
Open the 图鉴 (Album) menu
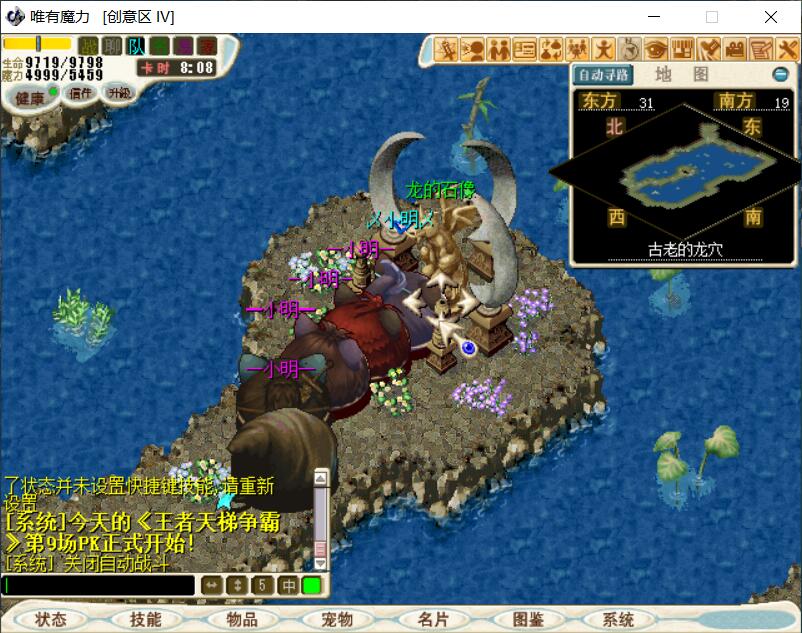[x=527, y=620]
